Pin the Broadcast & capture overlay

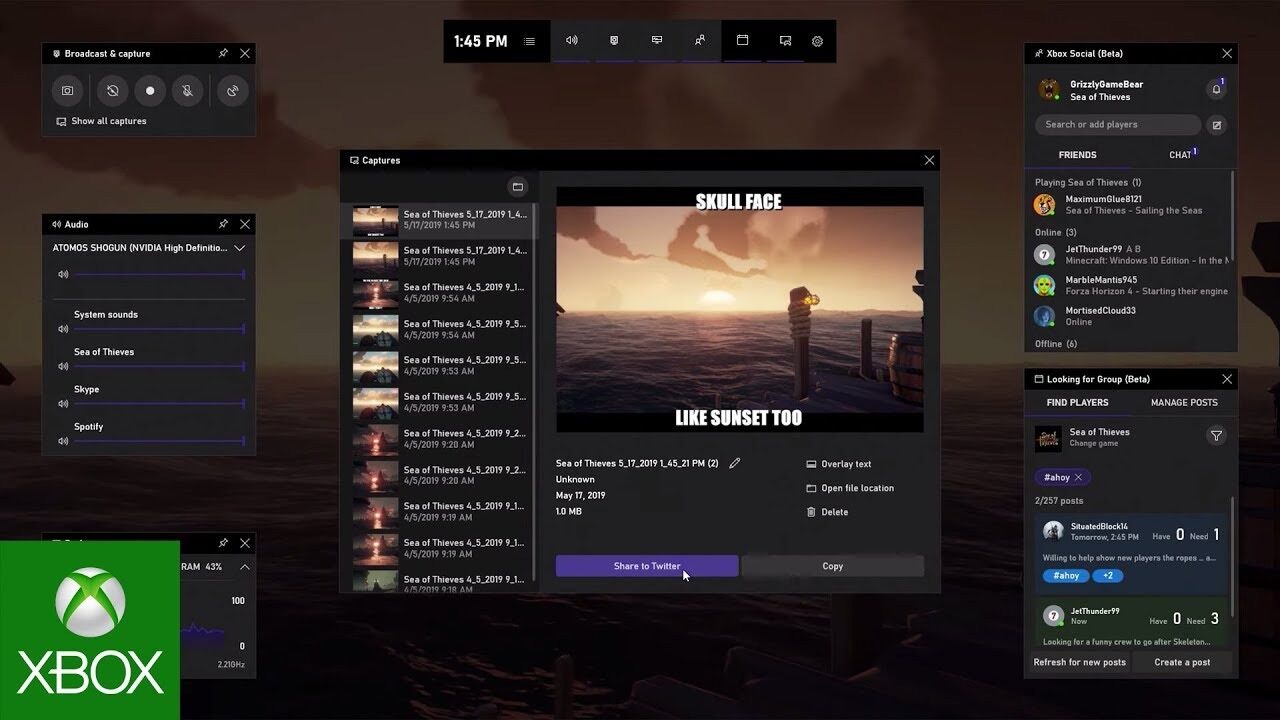coord(223,53)
